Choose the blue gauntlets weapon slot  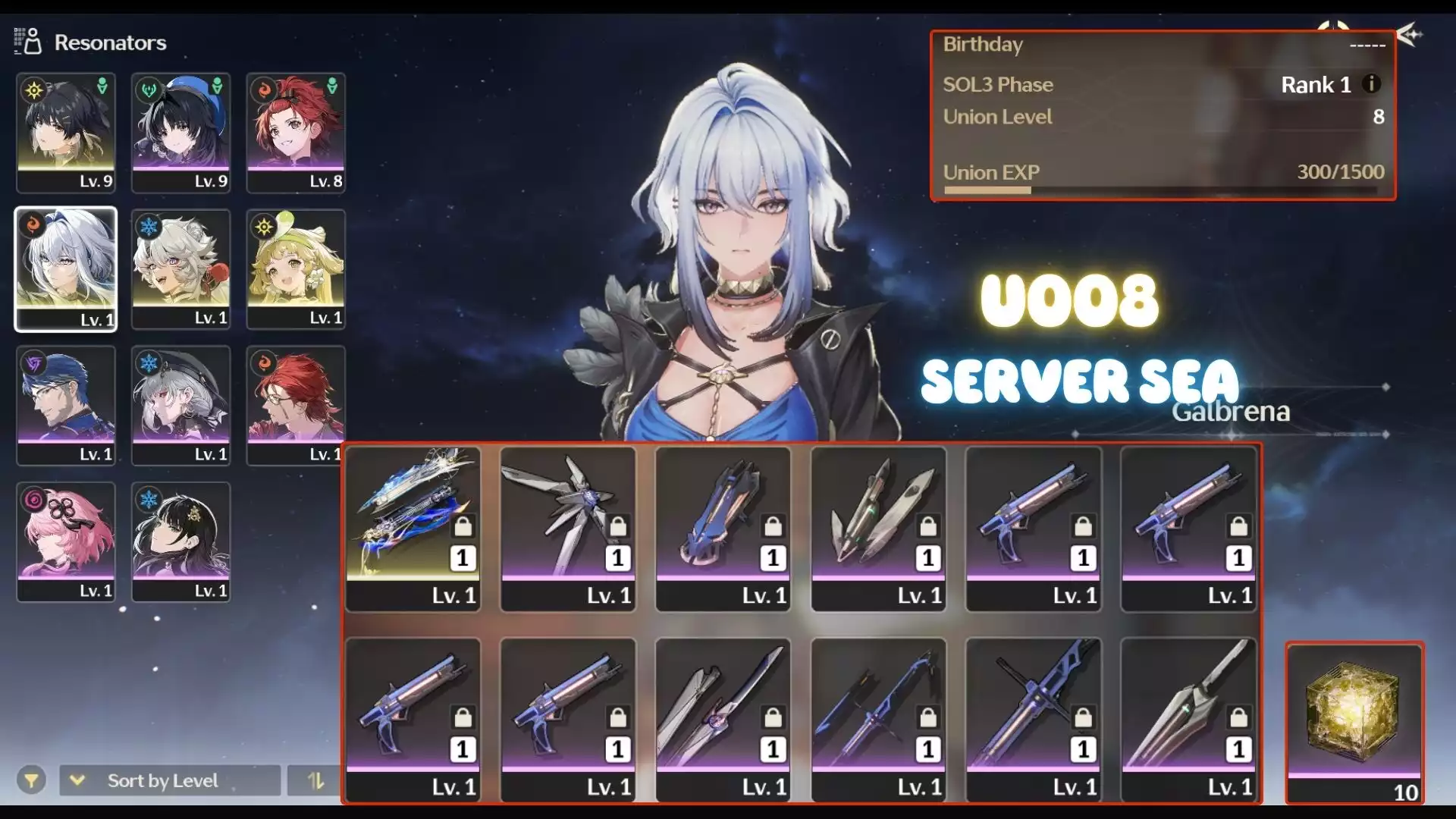click(723, 529)
